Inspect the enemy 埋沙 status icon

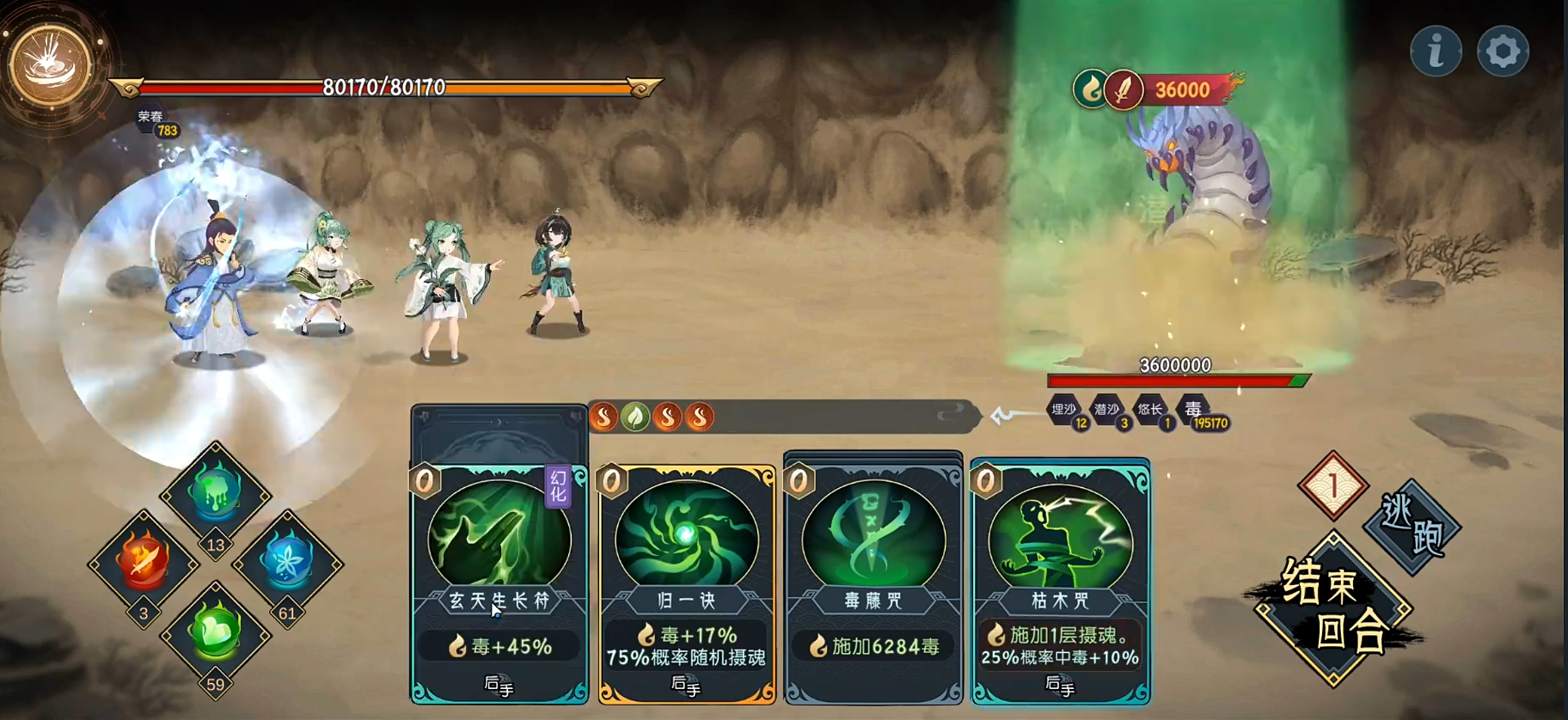pos(1064,410)
